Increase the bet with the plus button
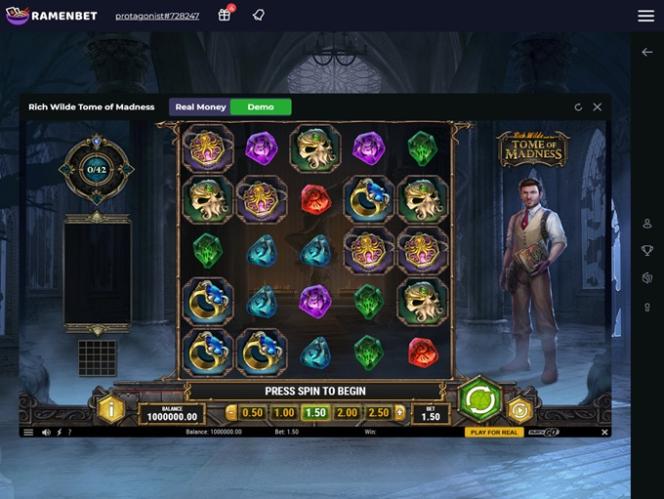The width and height of the screenshot is (664, 499). pos(400,412)
